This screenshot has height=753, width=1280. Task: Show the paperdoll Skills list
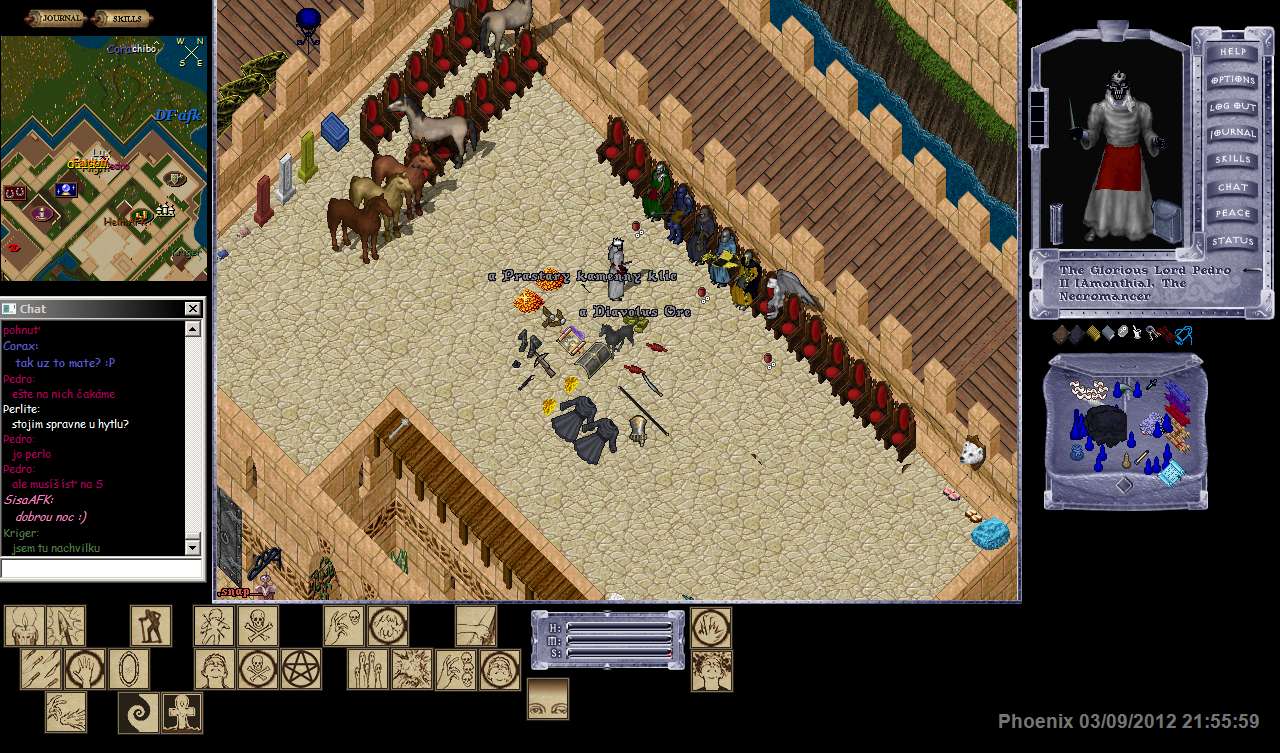[1232, 160]
